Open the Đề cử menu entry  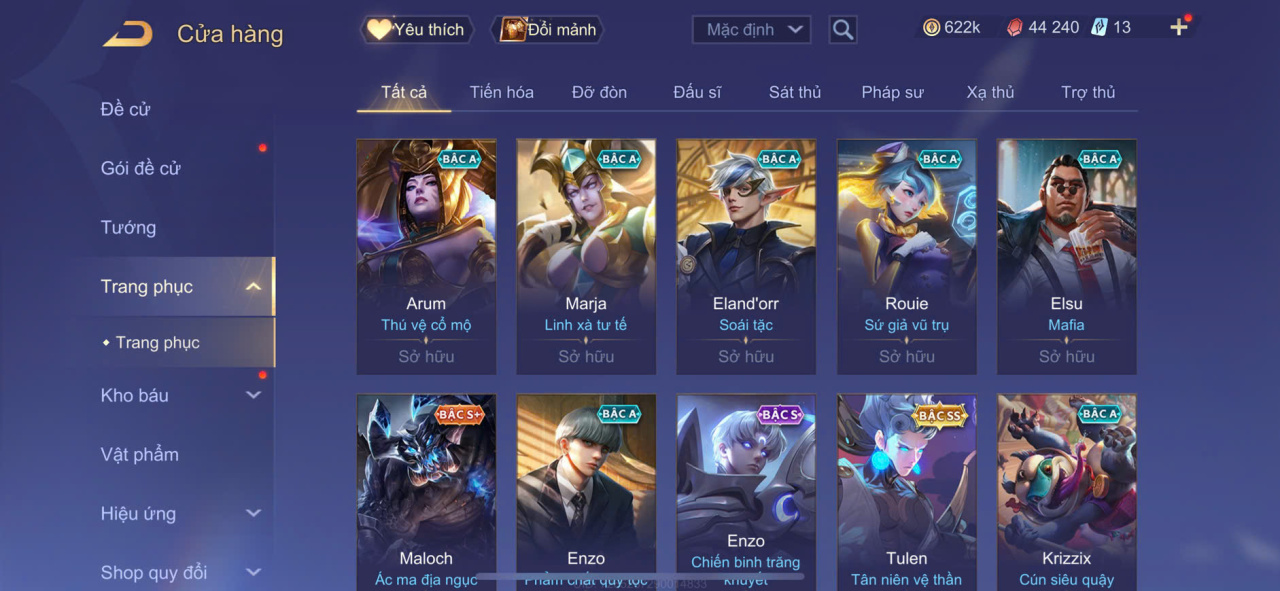126,109
